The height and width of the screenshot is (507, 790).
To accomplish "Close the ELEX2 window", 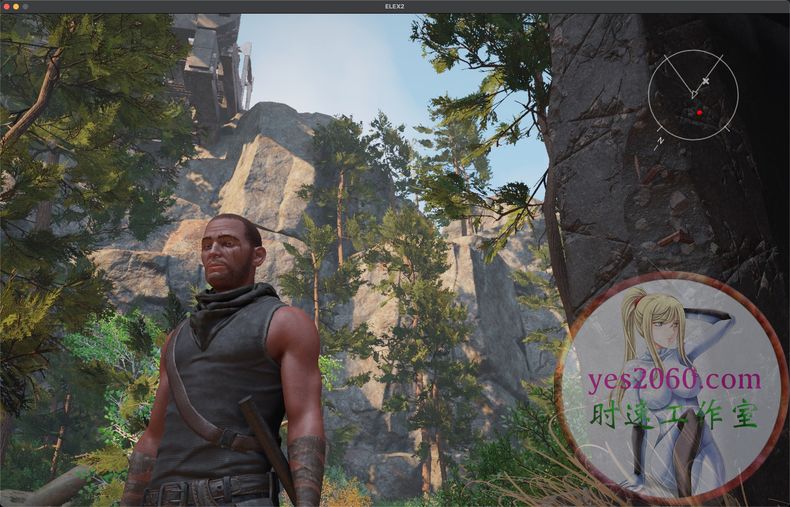I will pos(6,6).
